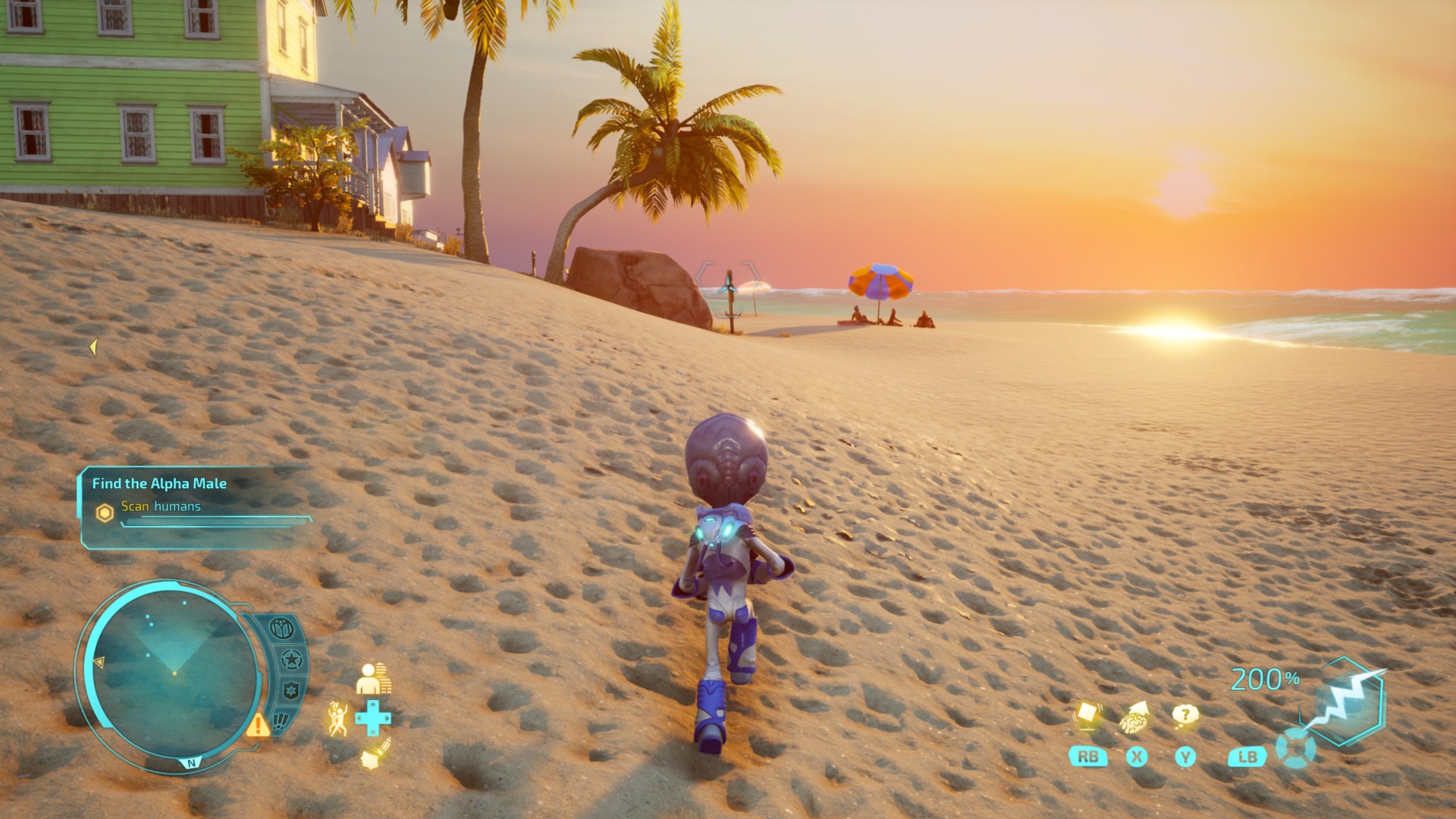Use the question-mark thought bubble mind-read ability

coord(1185,715)
